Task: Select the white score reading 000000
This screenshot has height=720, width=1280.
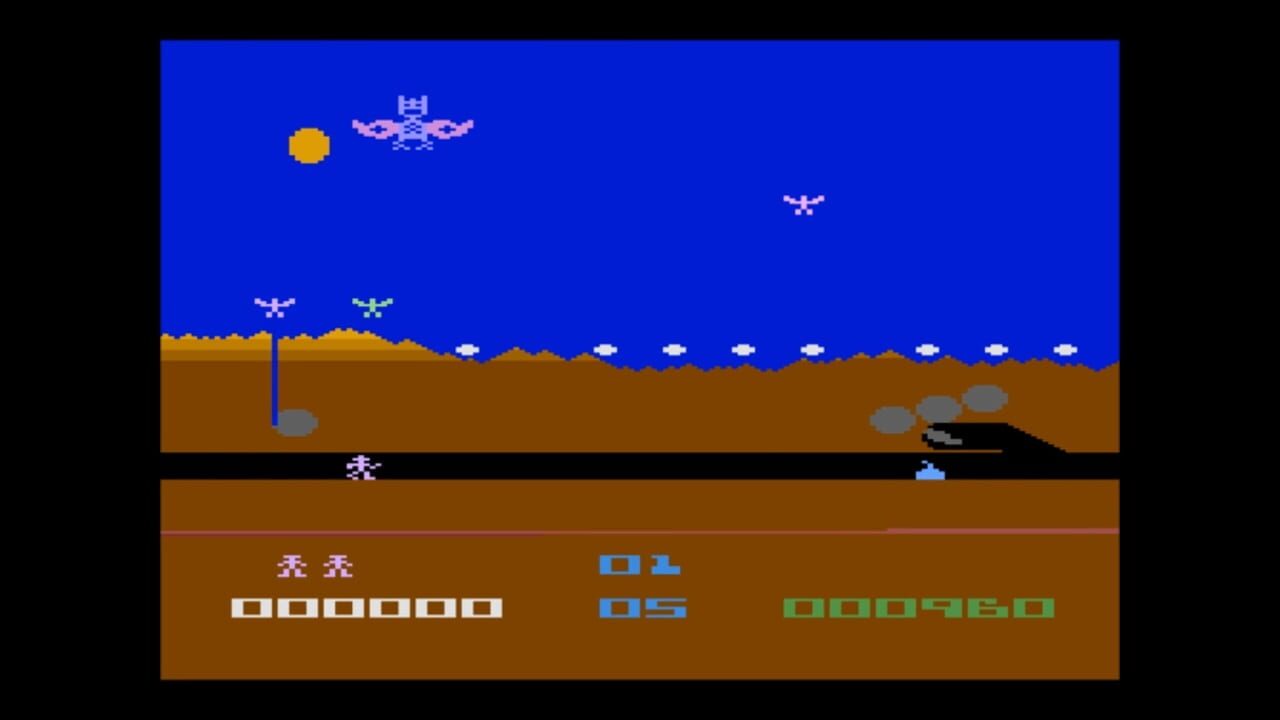Action: 367,608
